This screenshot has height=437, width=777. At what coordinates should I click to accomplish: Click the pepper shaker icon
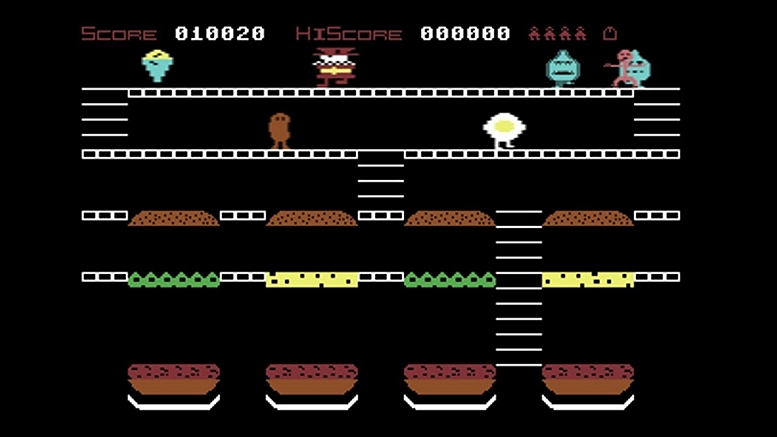point(609,34)
